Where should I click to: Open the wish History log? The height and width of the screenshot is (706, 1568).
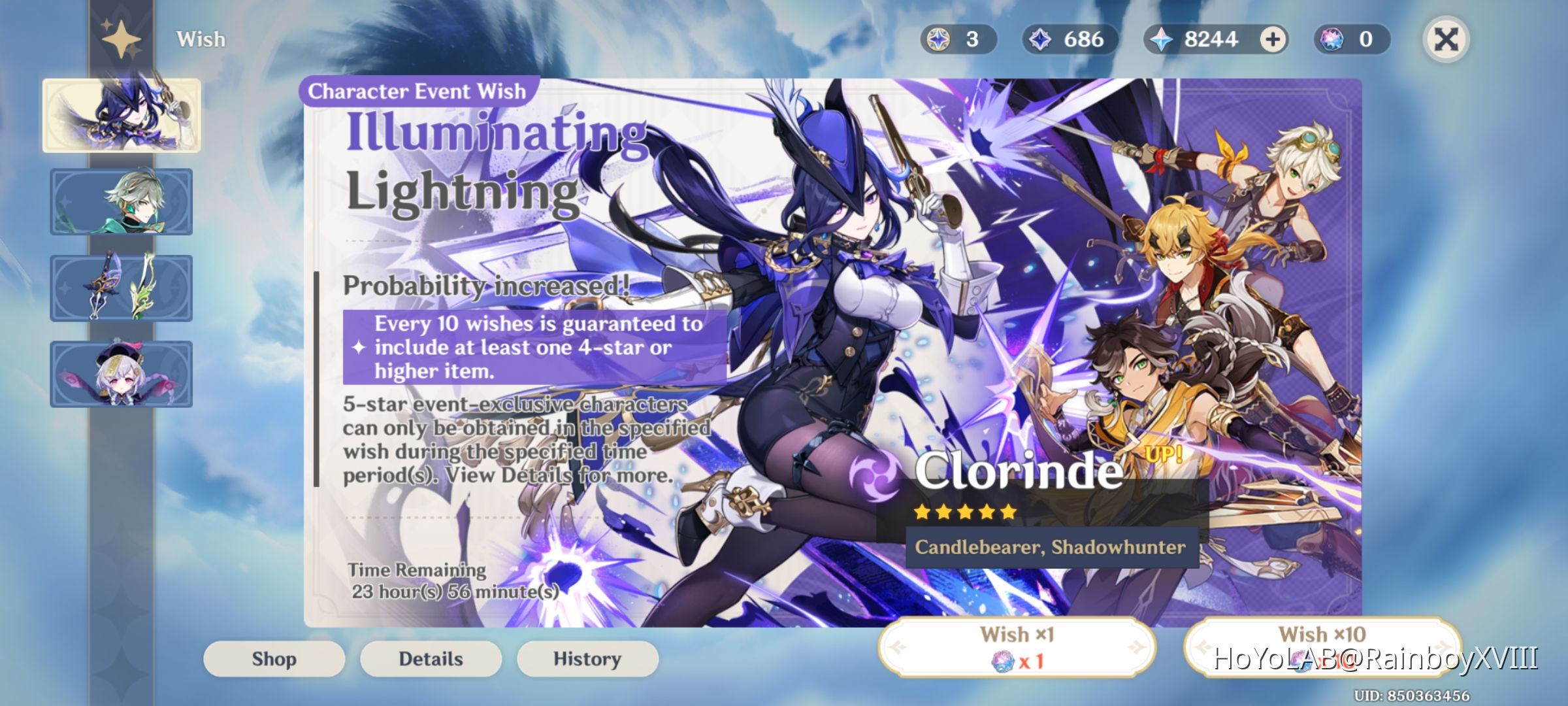[587, 659]
